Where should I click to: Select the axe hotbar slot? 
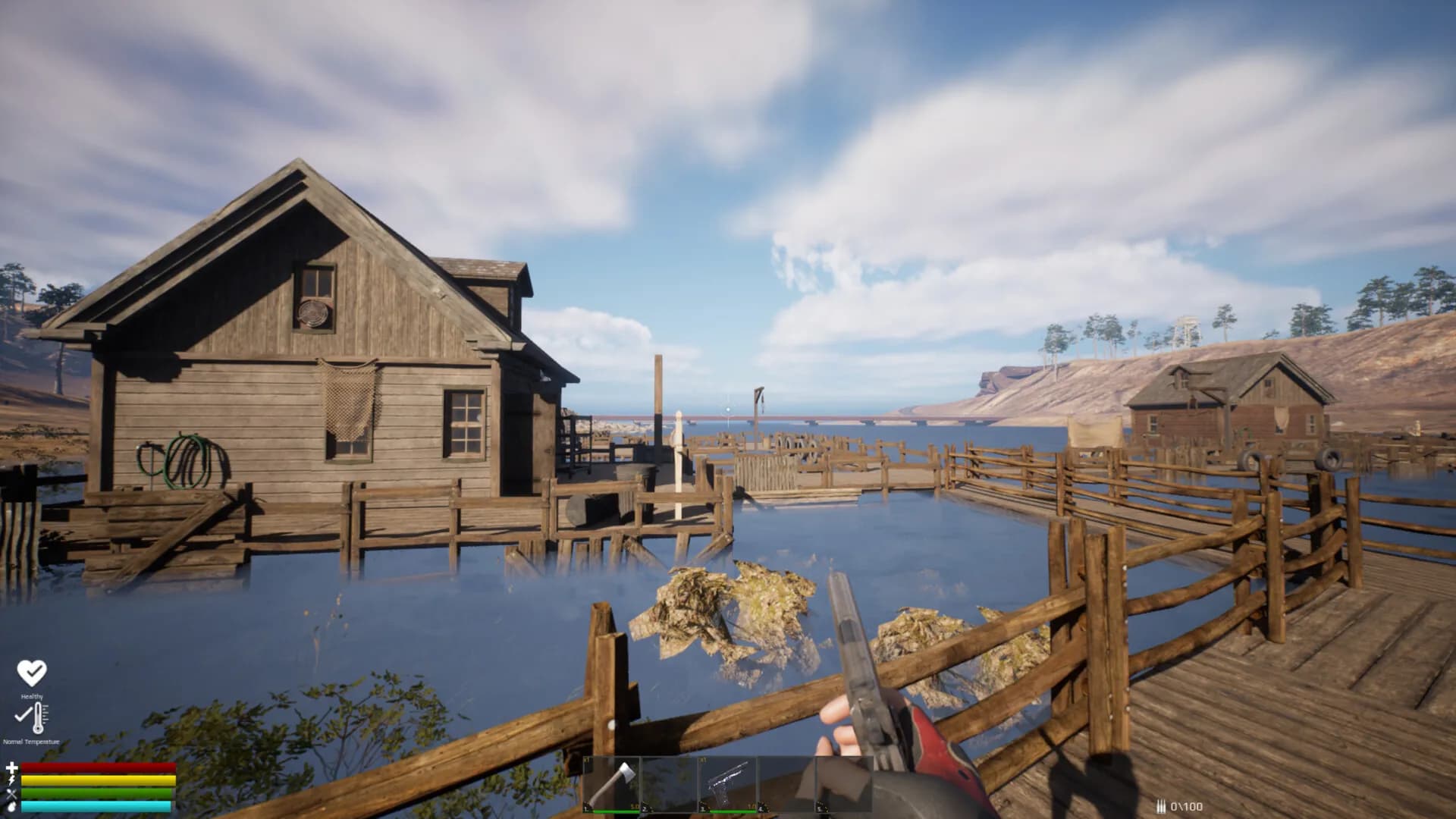pos(611,784)
